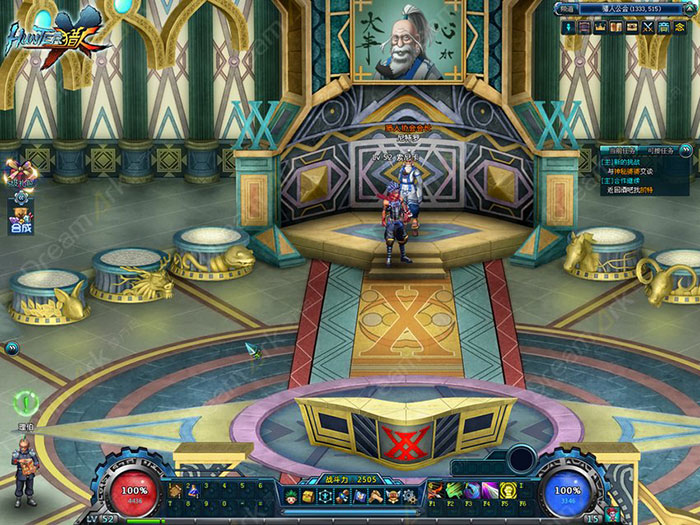Open the 商 shop icon
Viewport: 700px width, 525px height.
coord(662,26)
